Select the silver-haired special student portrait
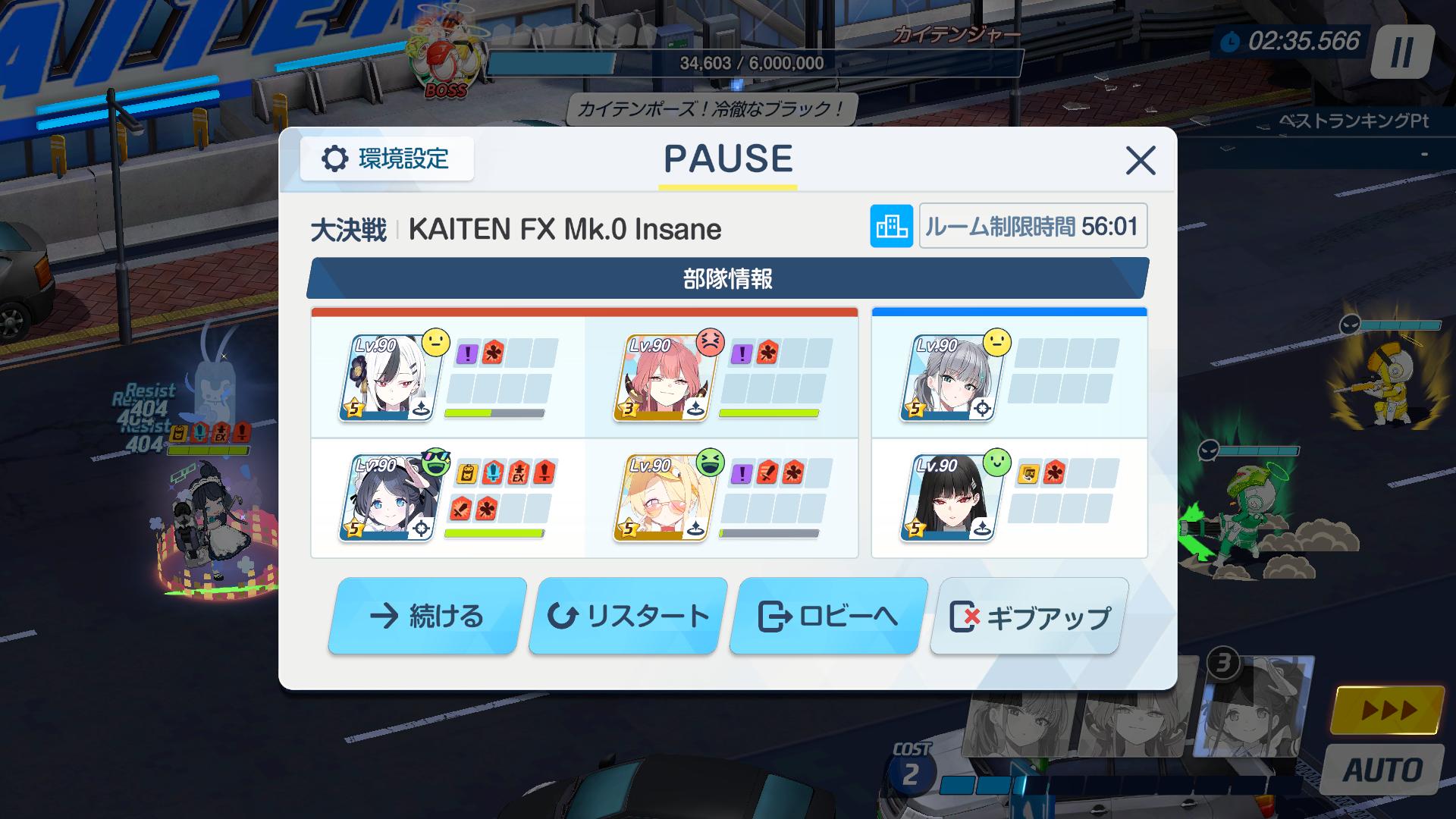The height and width of the screenshot is (819, 1456). point(949,378)
